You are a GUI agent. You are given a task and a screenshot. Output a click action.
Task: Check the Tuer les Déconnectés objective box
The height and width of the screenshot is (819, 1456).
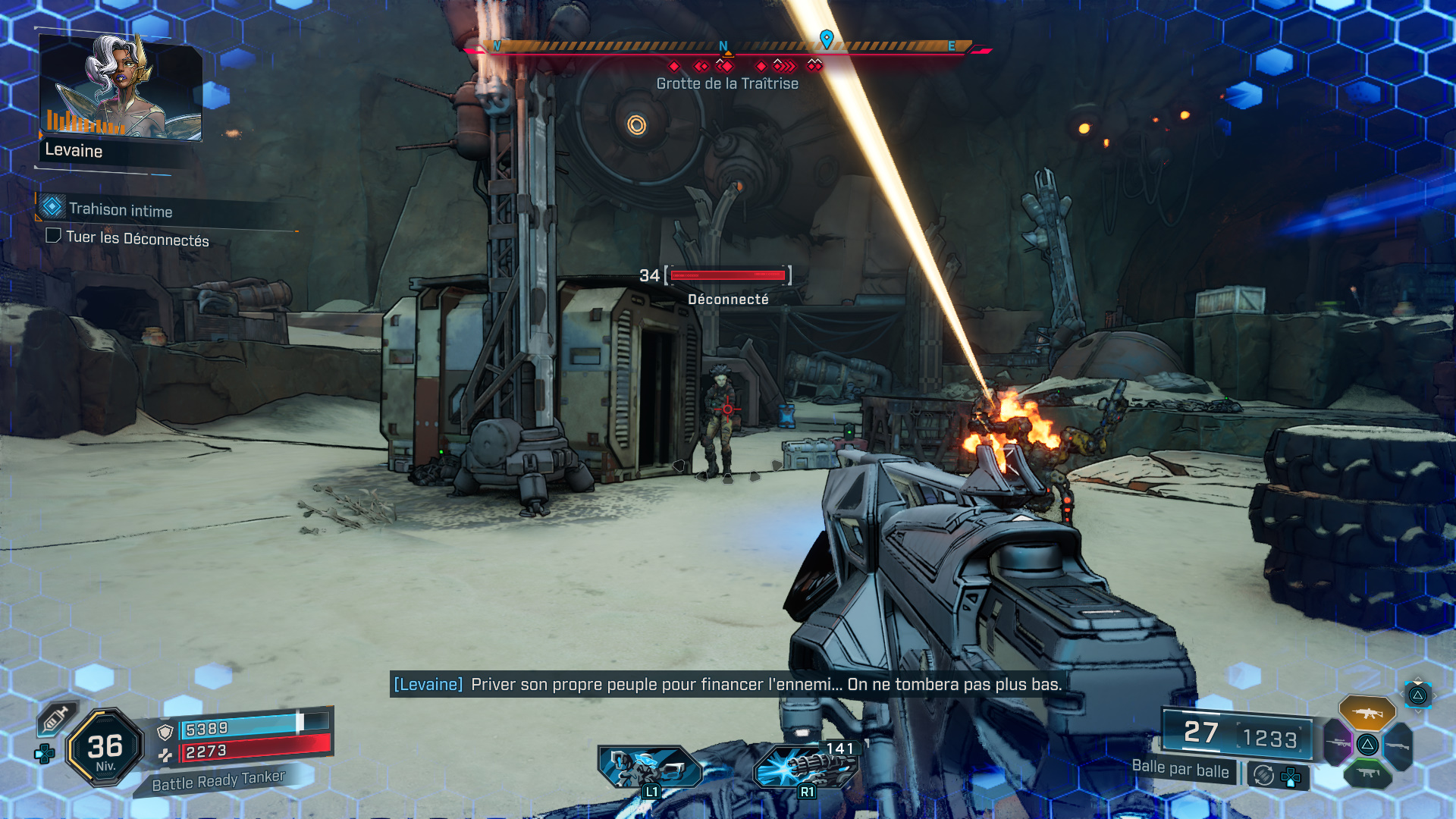point(53,236)
